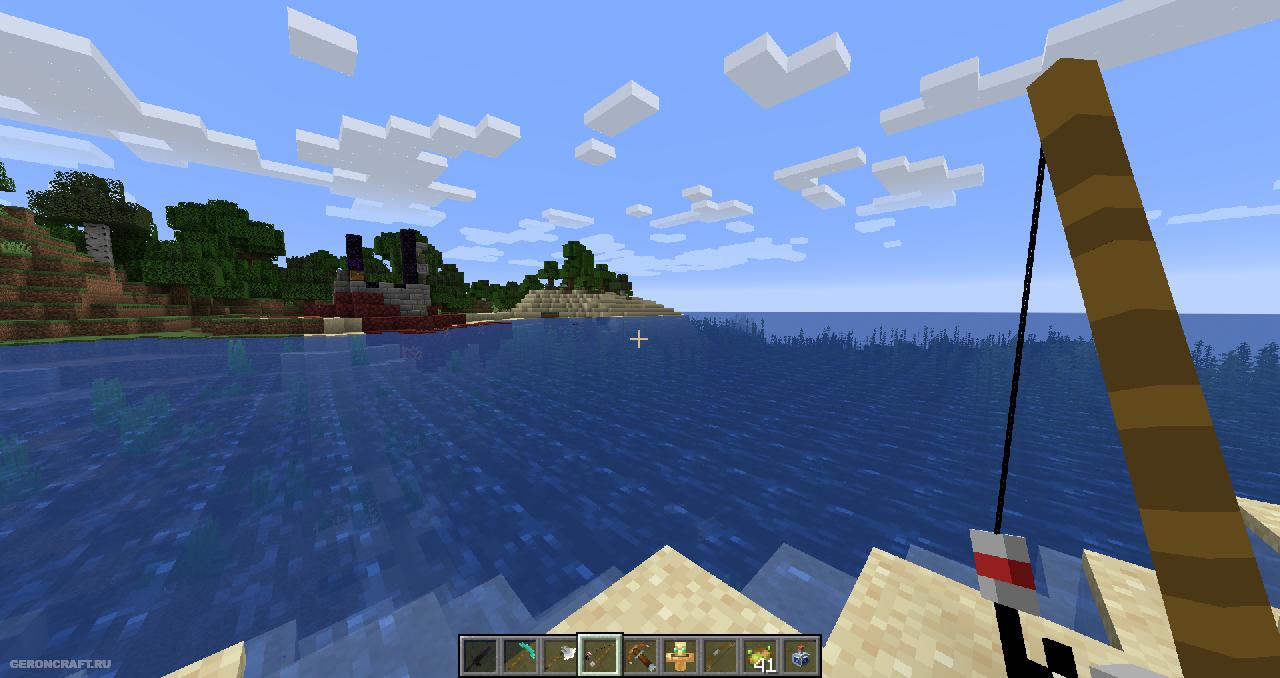Select the fishing rod hotbar slot
The image size is (1280, 678).
click(600, 656)
